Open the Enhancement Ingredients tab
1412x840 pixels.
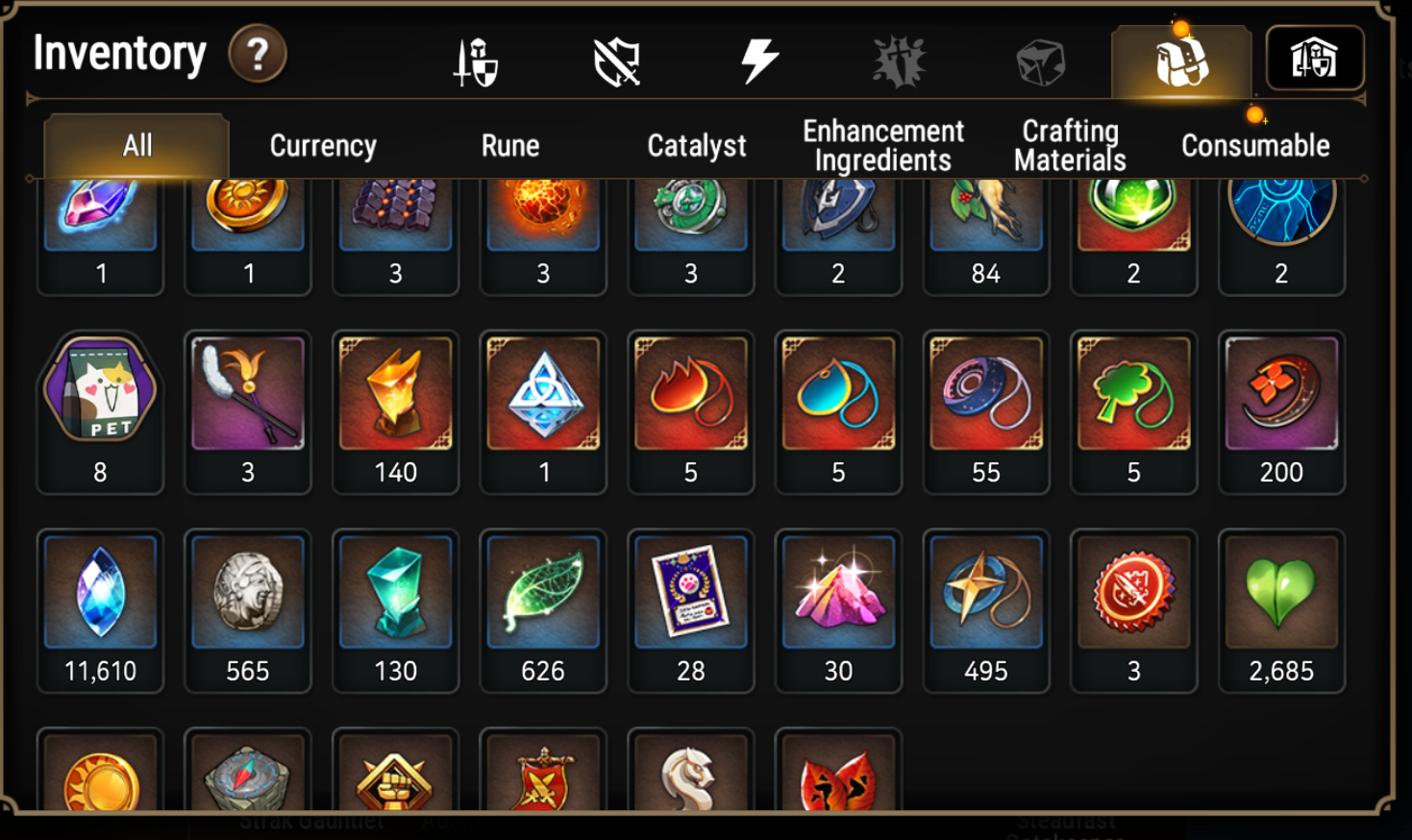(881, 144)
